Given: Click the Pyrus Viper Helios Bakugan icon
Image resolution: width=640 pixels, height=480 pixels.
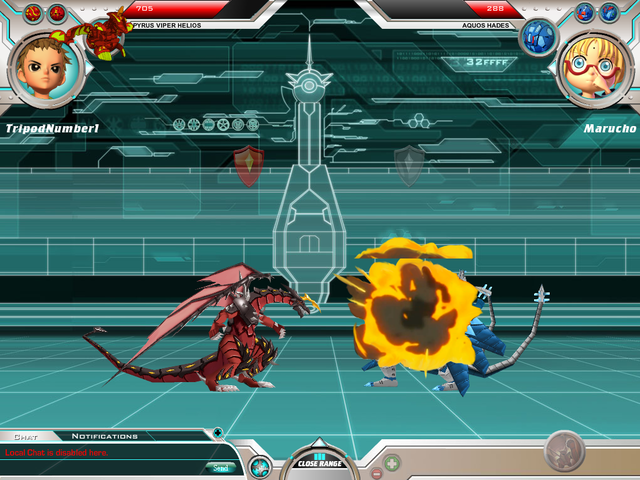Looking at the screenshot, I should (104, 32).
